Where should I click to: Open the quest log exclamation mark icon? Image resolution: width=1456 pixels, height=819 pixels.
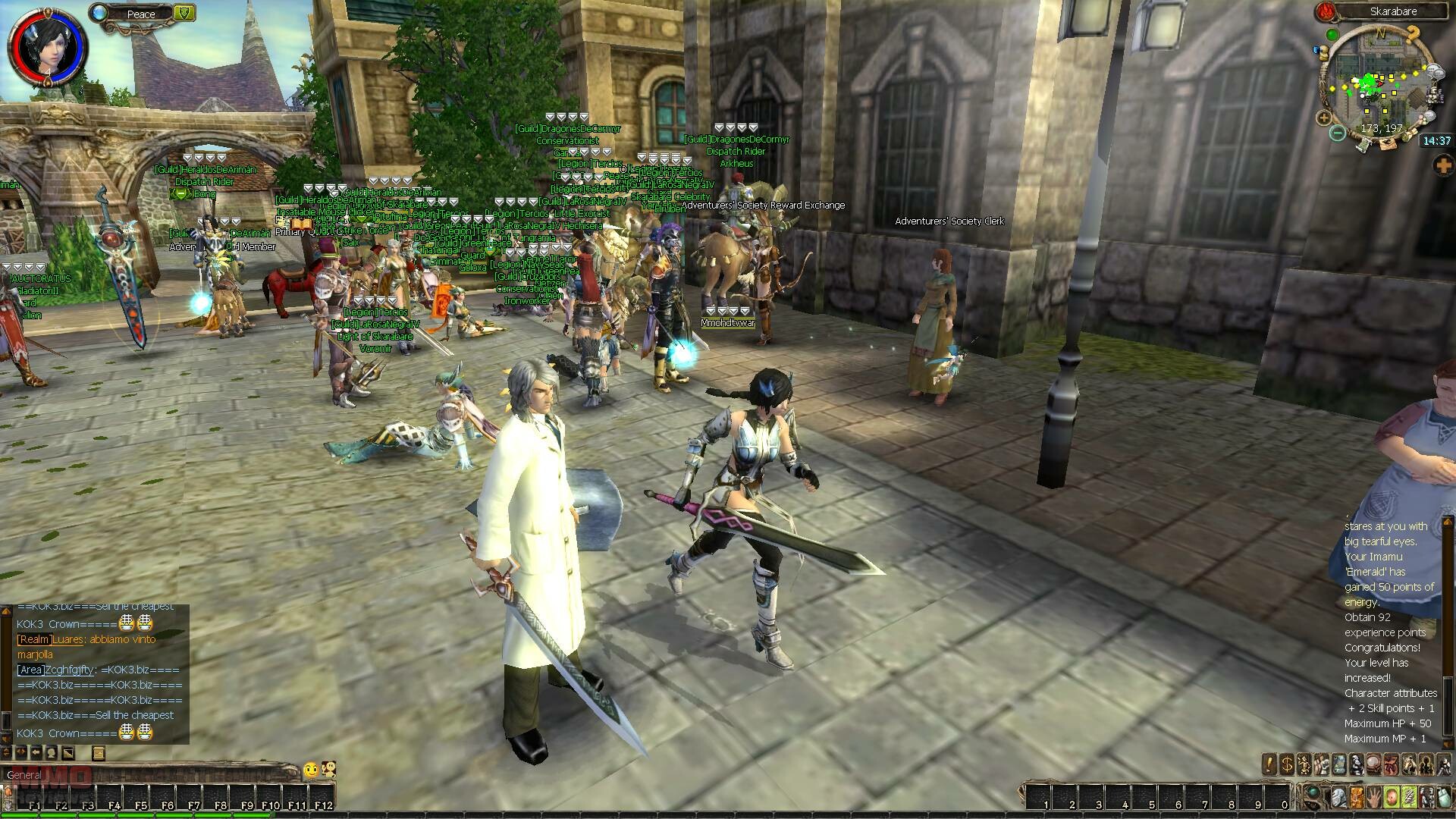[1269, 764]
